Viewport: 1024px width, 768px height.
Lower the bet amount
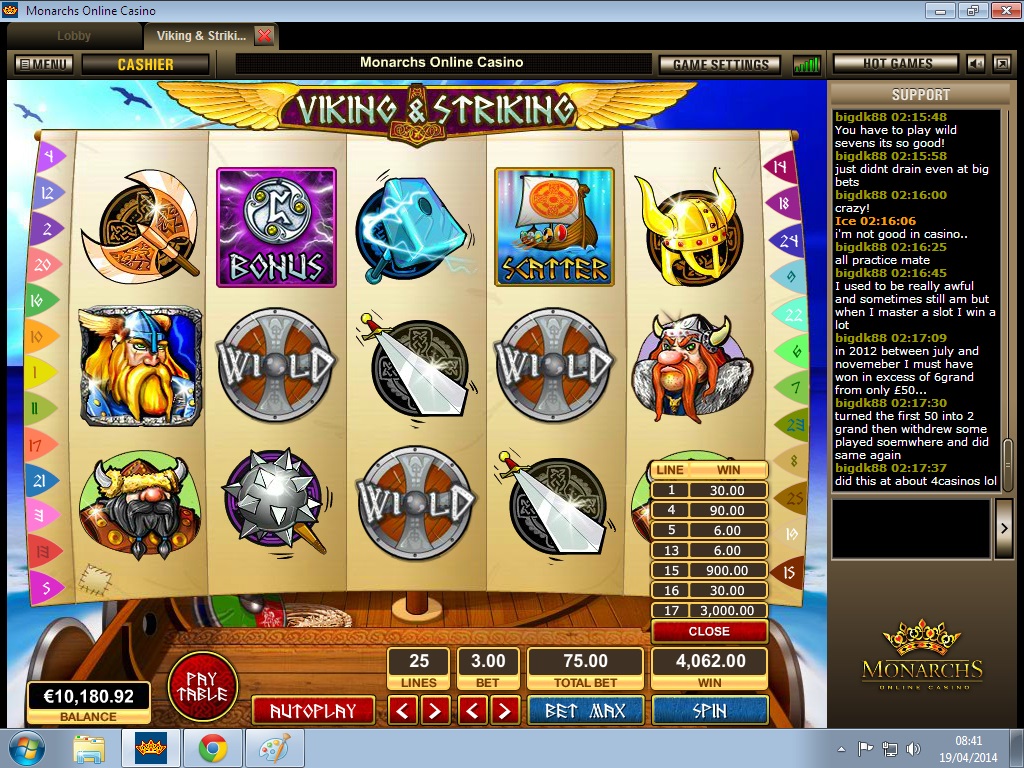click(473, 711)
